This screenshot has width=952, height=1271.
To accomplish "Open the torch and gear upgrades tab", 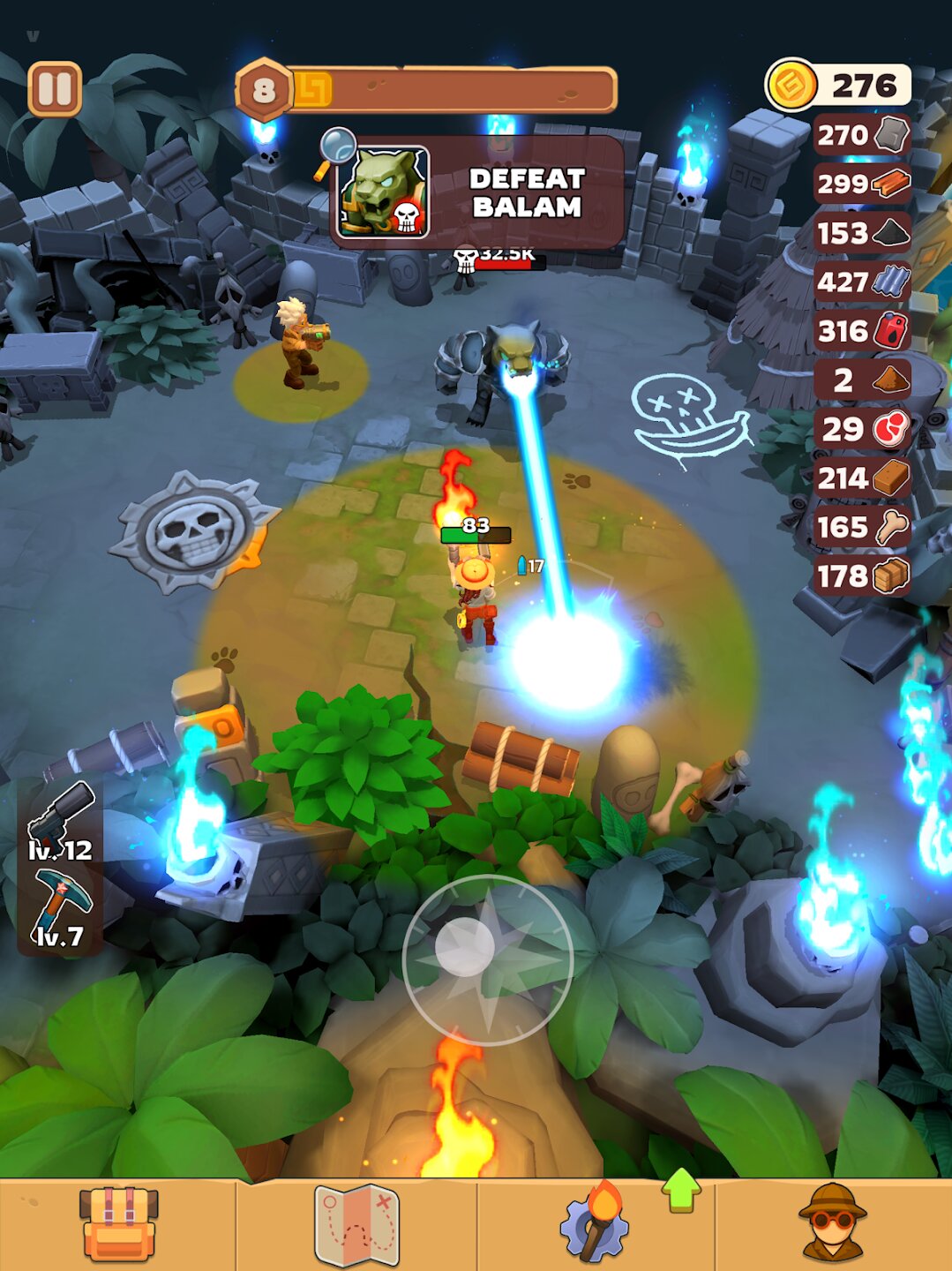I will pyautogui.click(x=595, y=1224).
